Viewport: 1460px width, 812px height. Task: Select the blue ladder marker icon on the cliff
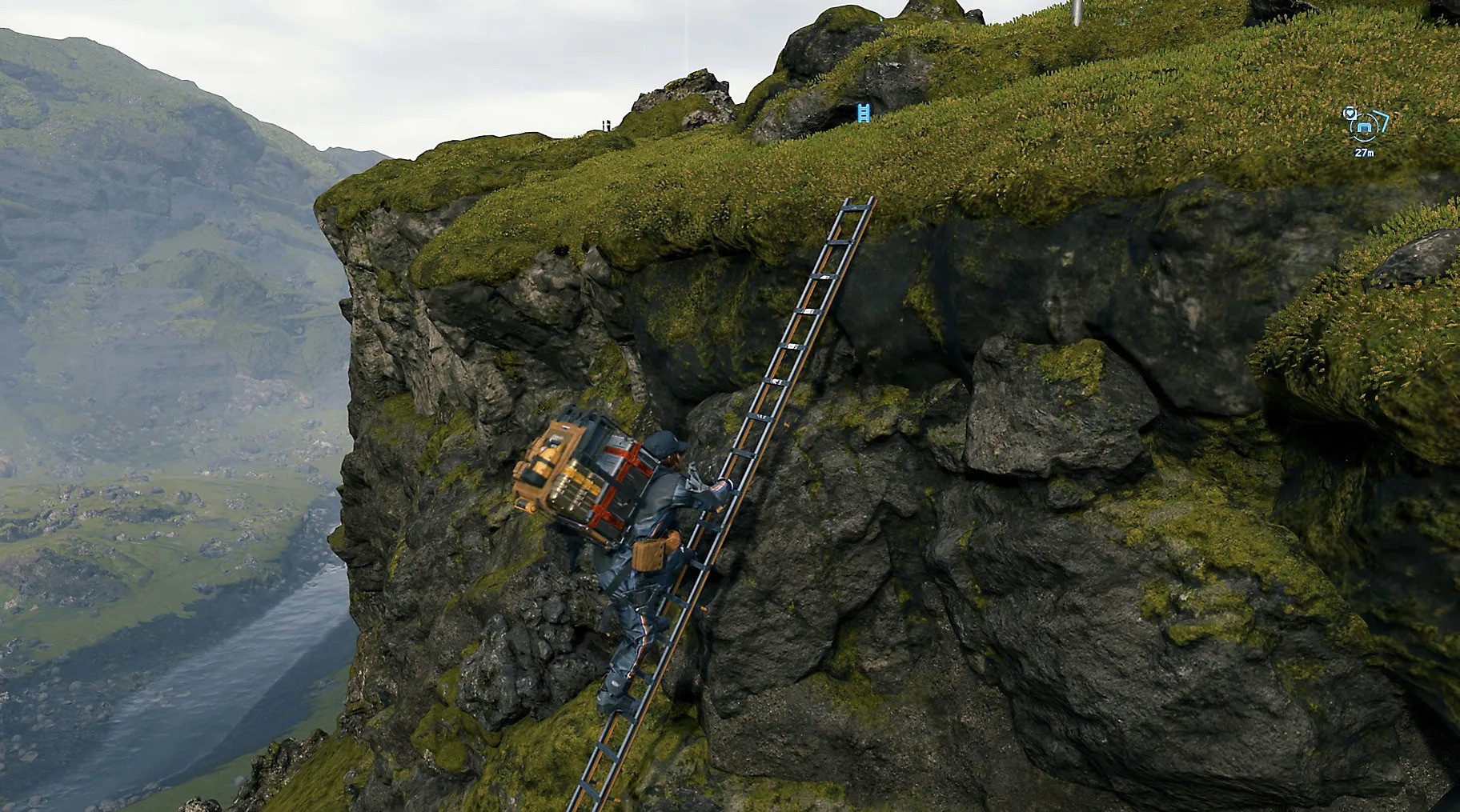click(x=864, y=113)
